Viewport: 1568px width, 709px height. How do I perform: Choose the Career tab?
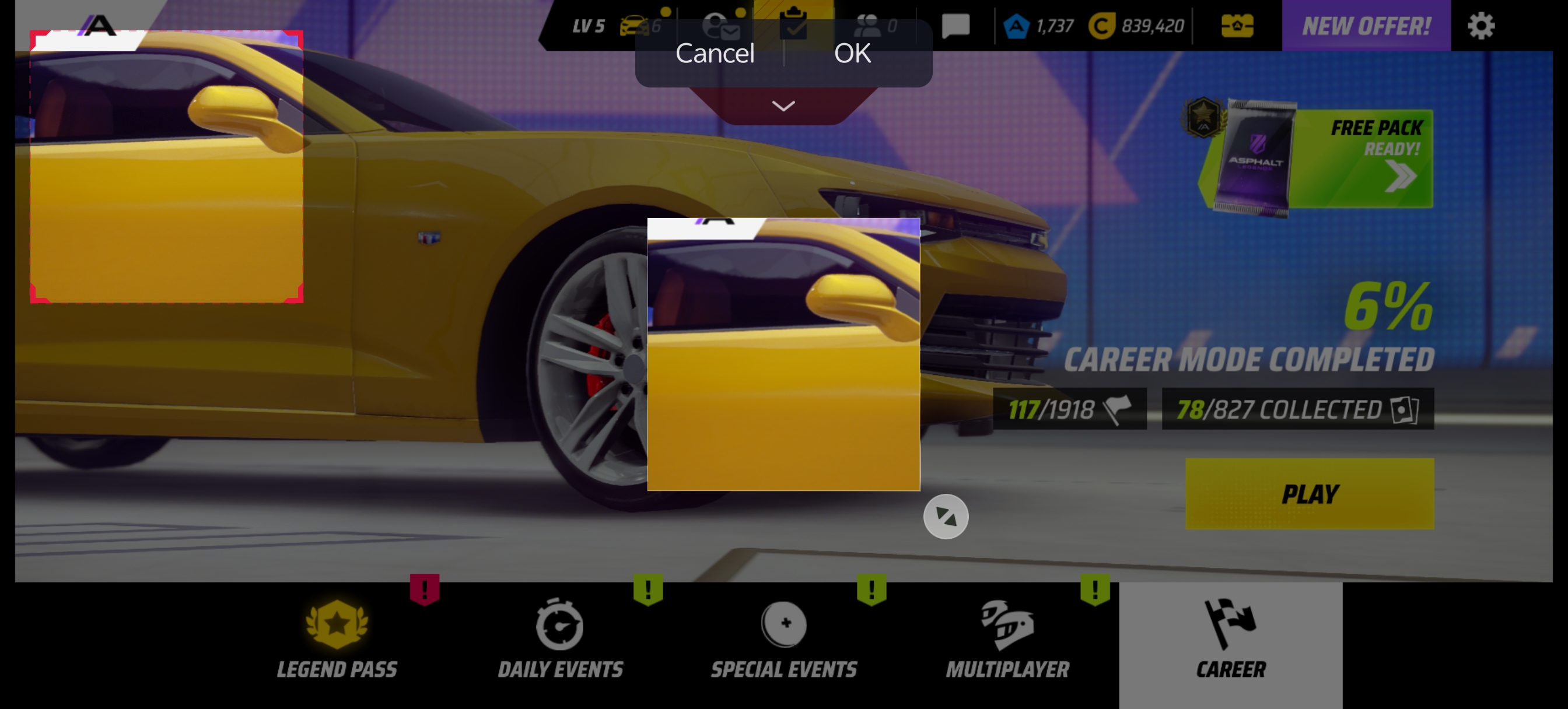tap(1231, 639)
